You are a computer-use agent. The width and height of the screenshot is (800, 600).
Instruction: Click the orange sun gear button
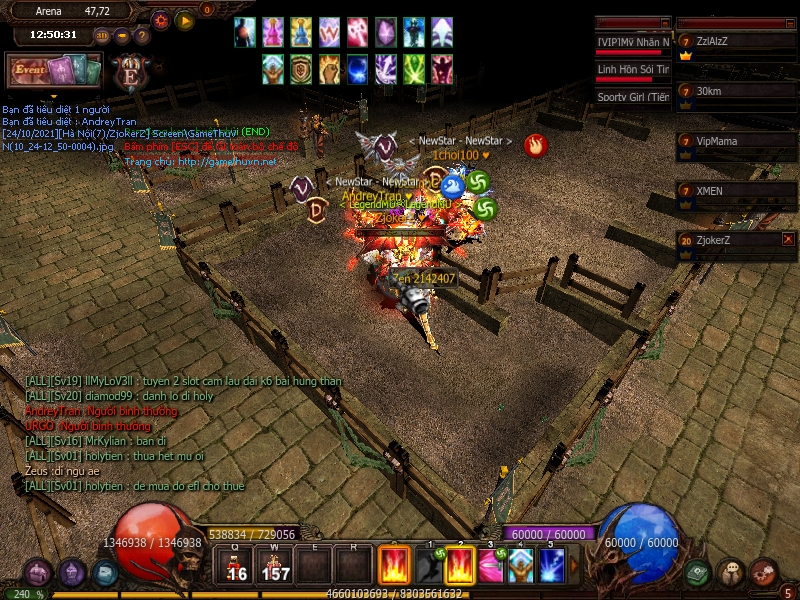161,20
